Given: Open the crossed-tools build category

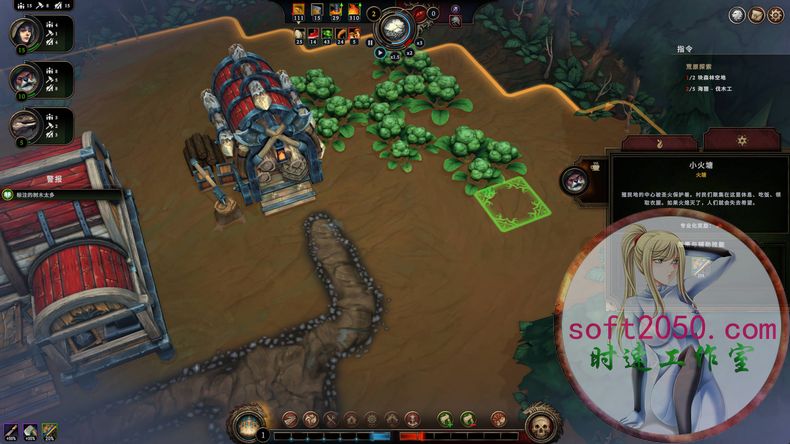Looking at the screenshot, I should (x=330, y=418).
